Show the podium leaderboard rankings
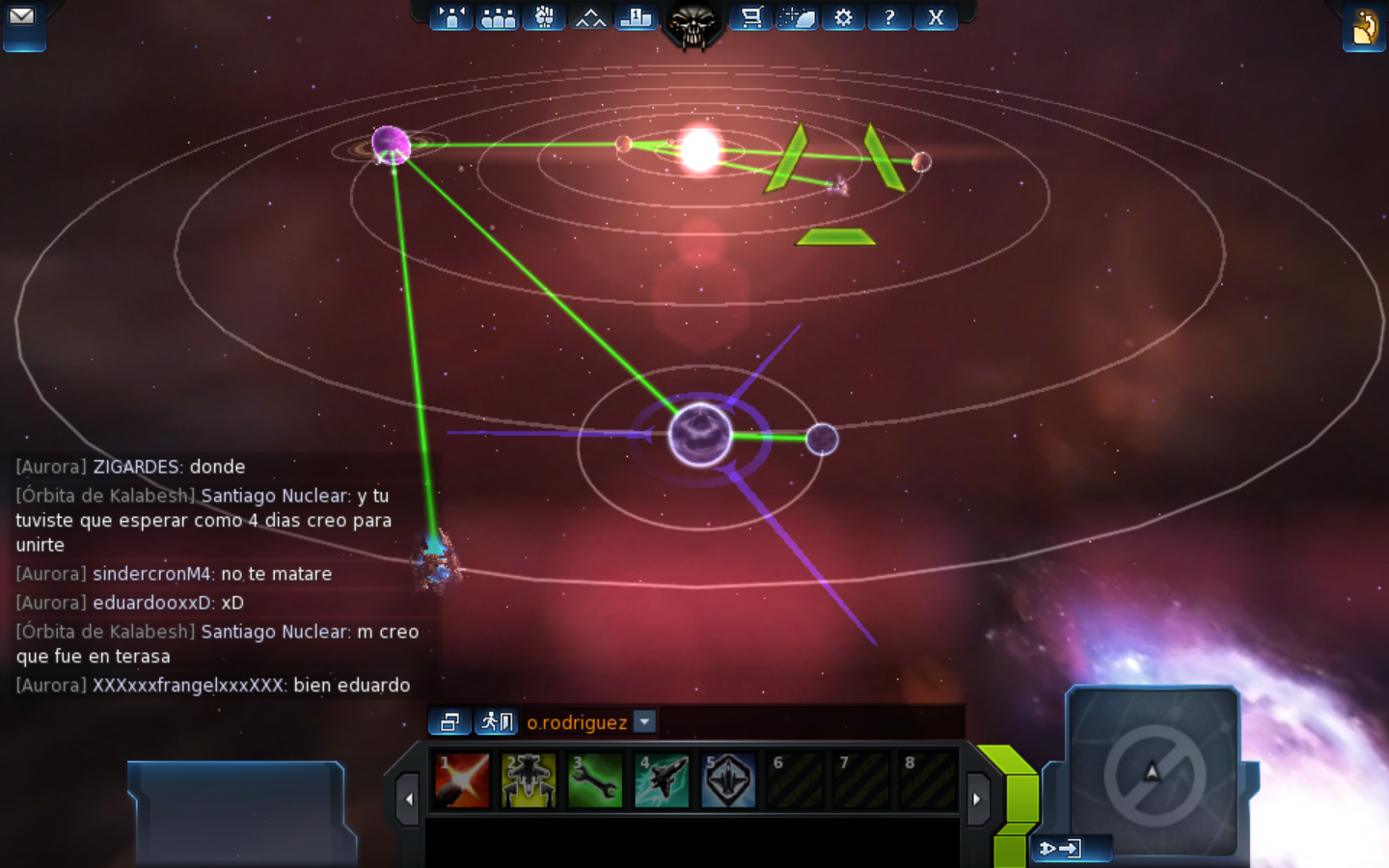Image resolution: width=1389 pixels, height=868 pixels. tap(636, 17)
